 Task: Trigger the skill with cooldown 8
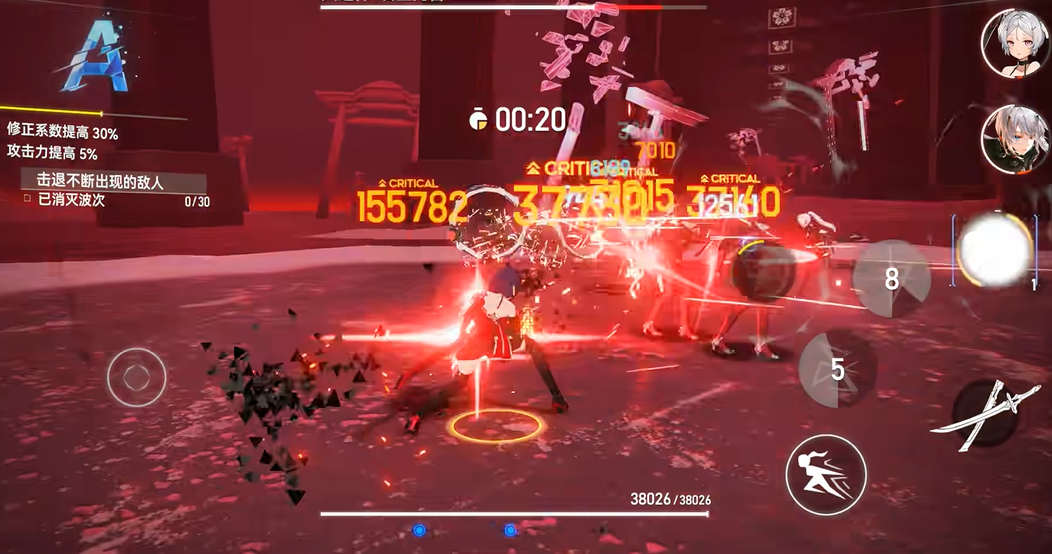891,278
